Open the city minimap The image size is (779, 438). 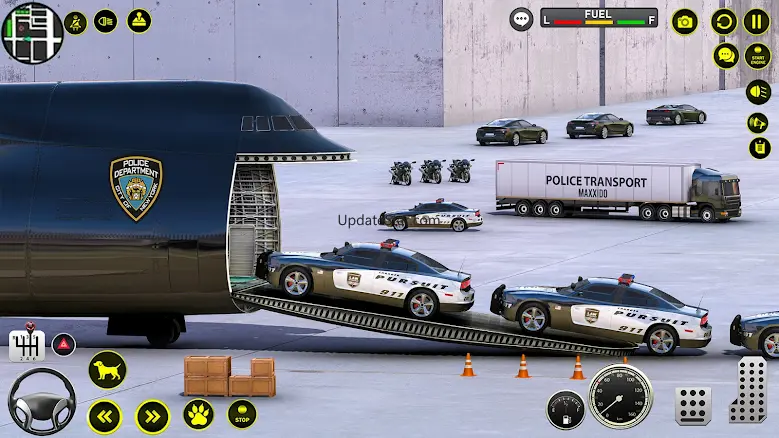(x=31, y=30)
